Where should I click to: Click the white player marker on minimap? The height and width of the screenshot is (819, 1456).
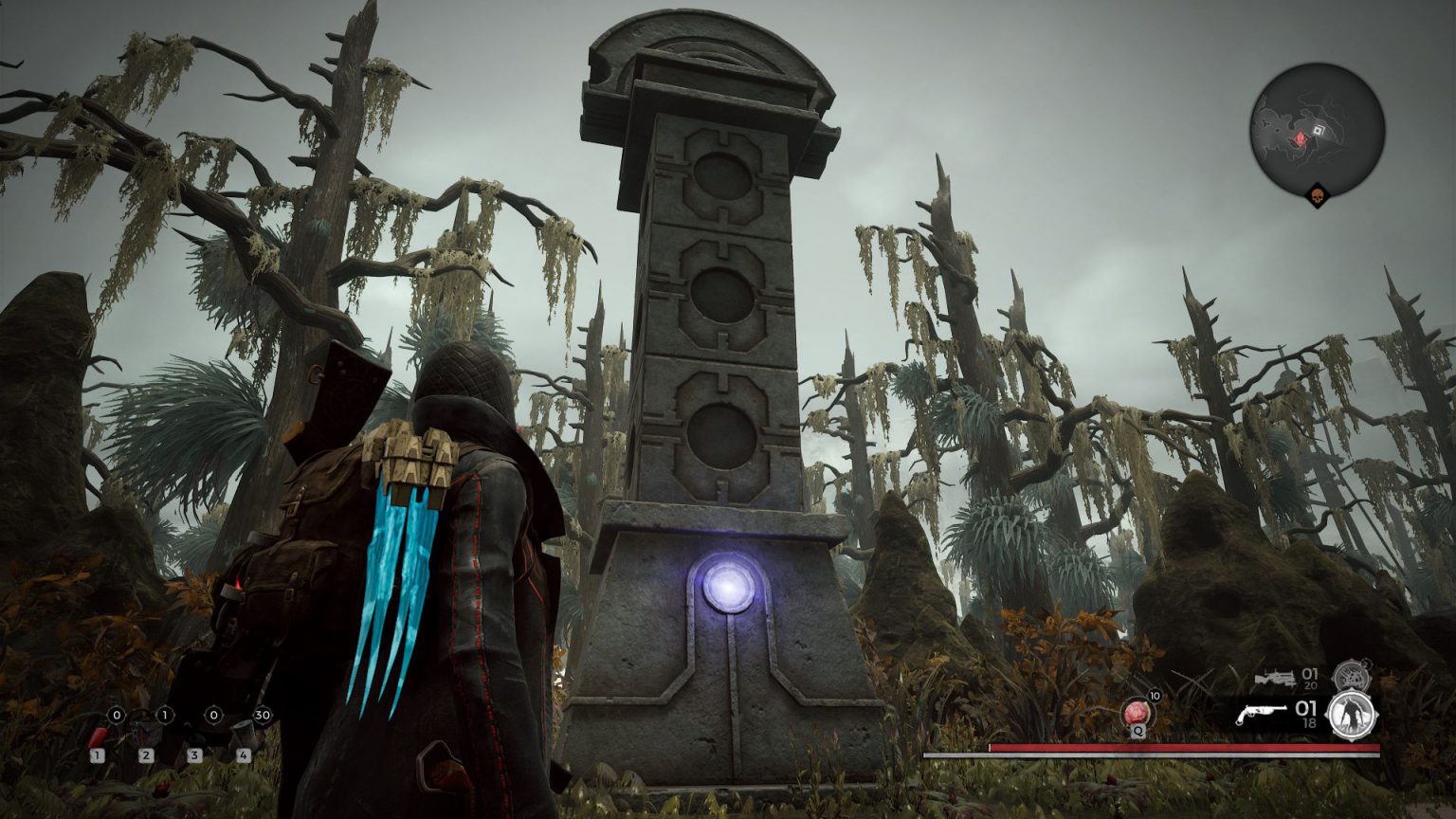(1319, 130)
